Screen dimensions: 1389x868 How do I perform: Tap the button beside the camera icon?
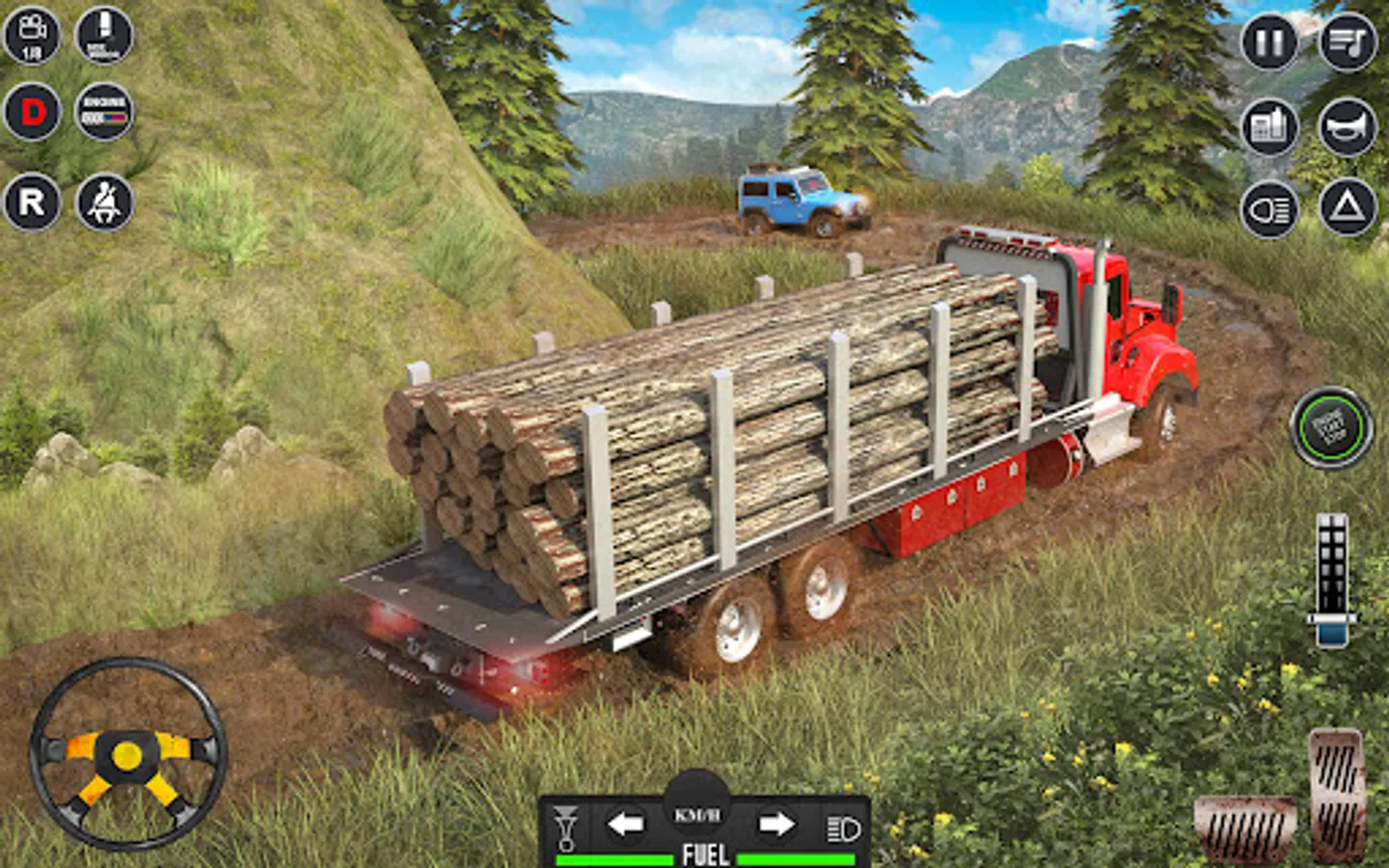tap(104, 36)
